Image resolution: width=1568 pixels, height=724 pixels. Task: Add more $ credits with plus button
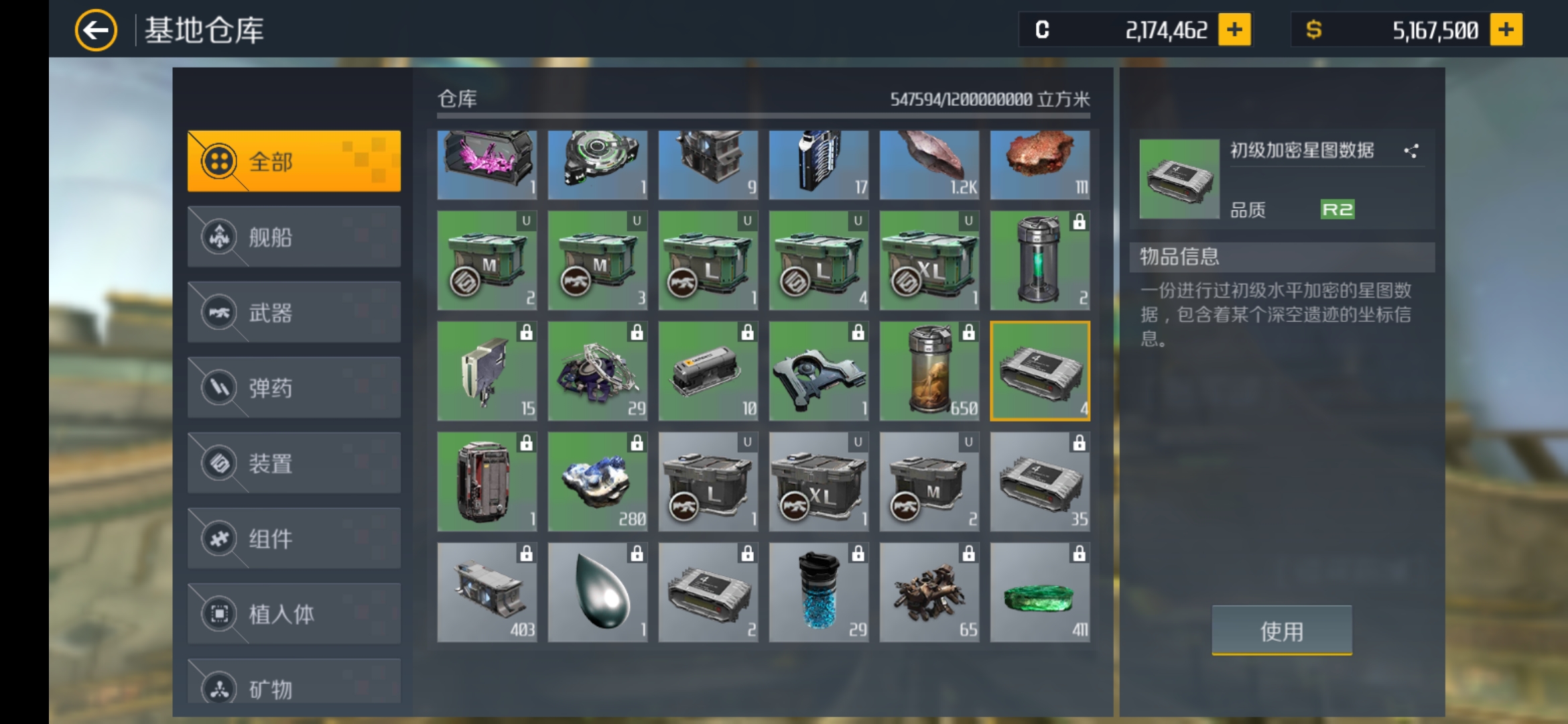click(x=1506, y=30)
